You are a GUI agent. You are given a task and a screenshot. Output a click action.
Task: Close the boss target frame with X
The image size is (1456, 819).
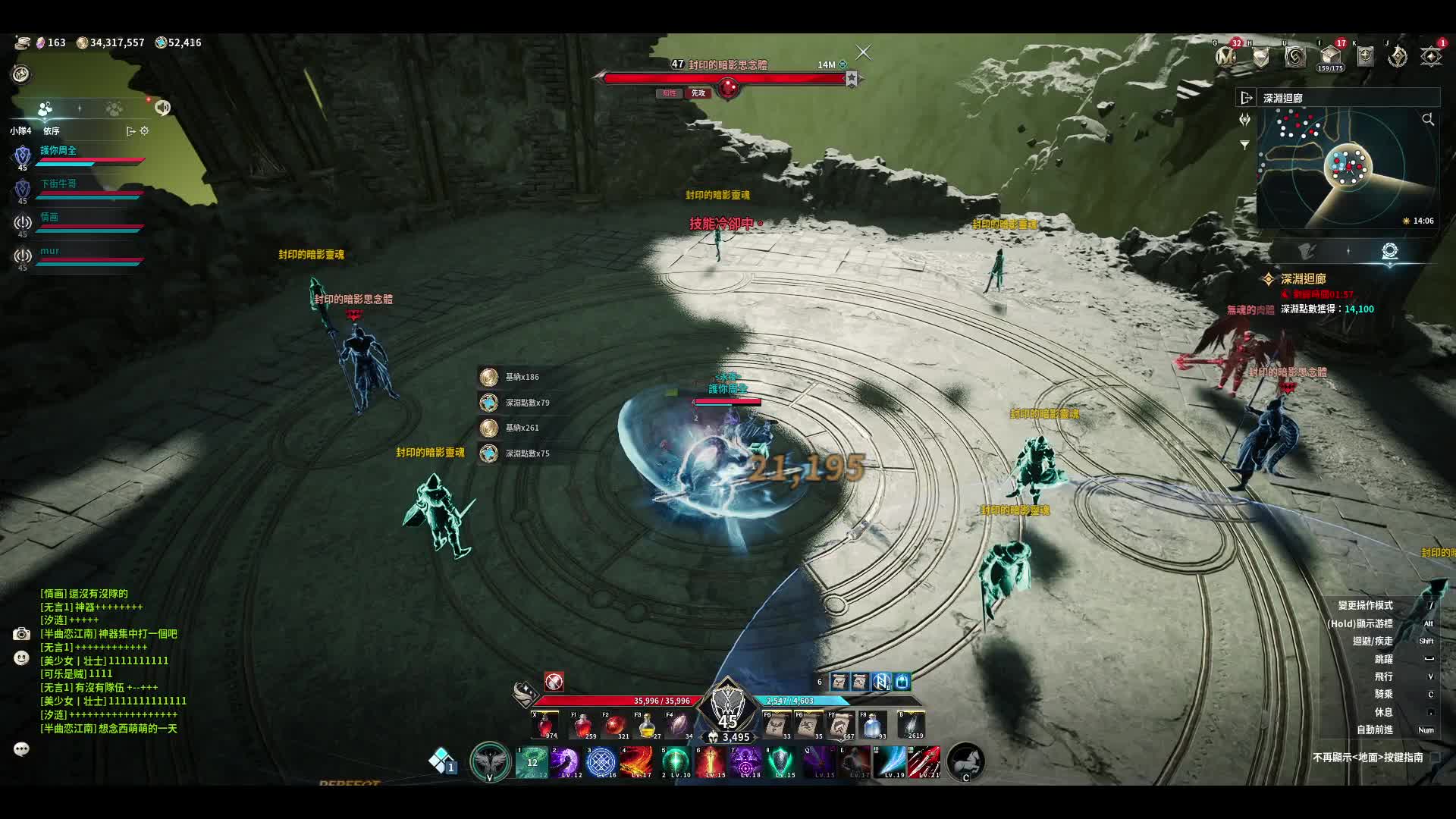point(863,52)
